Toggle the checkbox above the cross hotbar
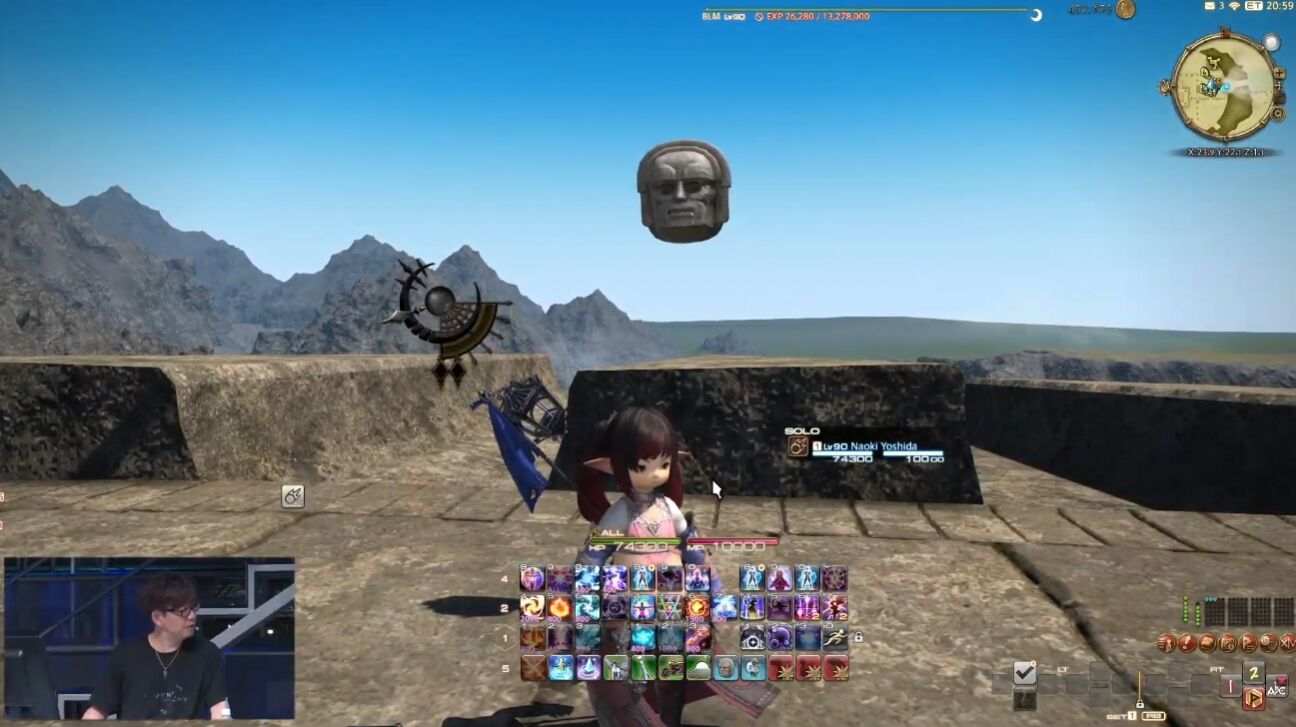The height and width of the screenshot is (727, 1296). coord(1023,673)
